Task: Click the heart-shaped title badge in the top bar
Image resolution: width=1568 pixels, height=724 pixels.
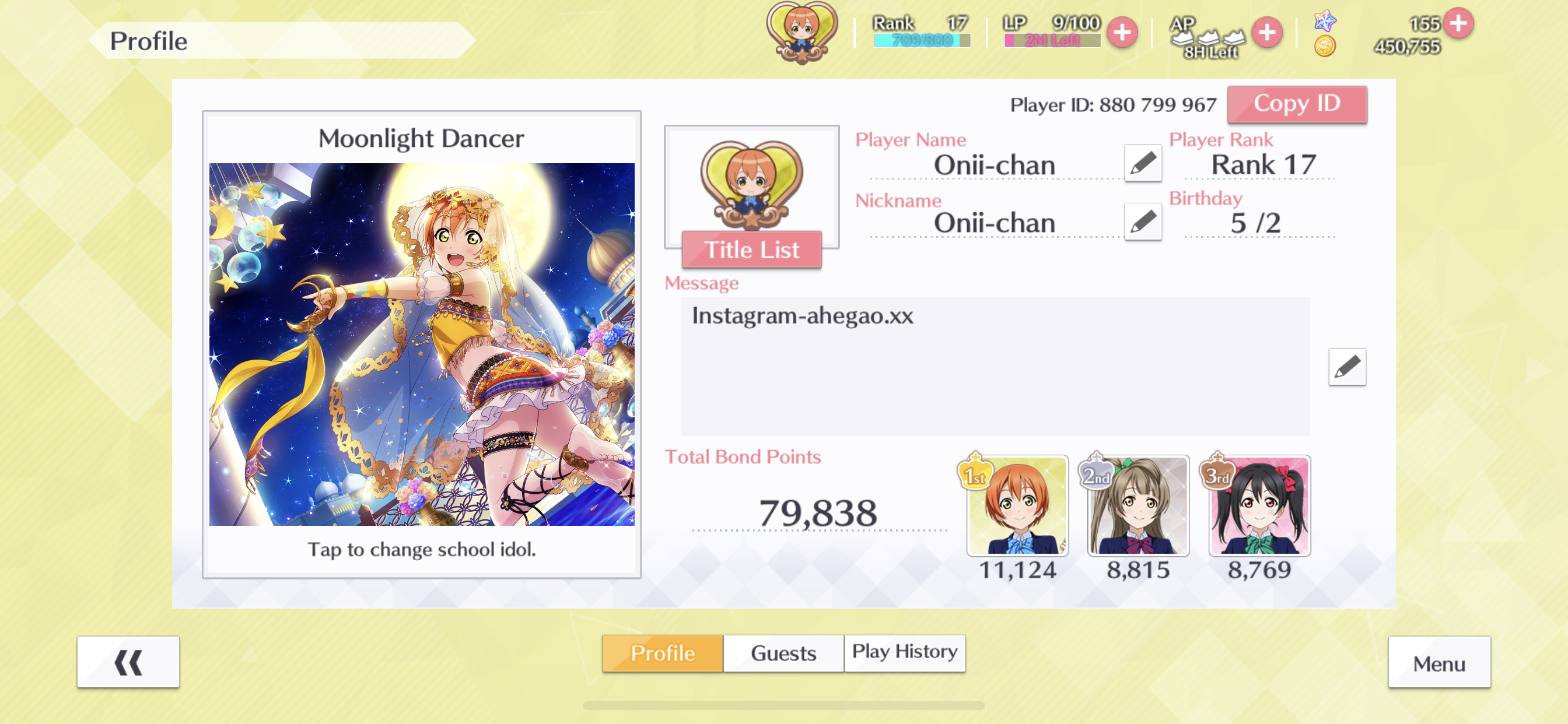Action: pyautogui.click(x=801, y=32)
